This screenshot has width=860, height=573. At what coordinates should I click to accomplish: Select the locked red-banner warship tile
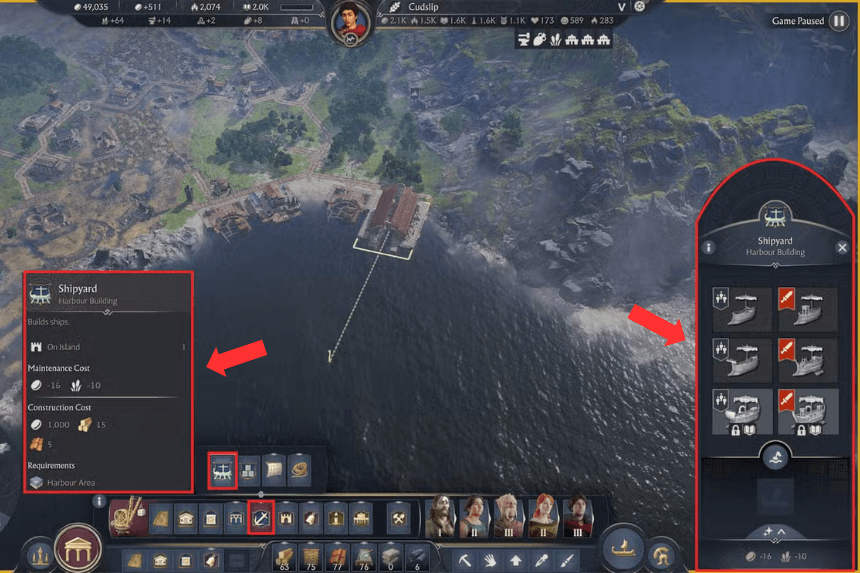[x=808, y=411]
